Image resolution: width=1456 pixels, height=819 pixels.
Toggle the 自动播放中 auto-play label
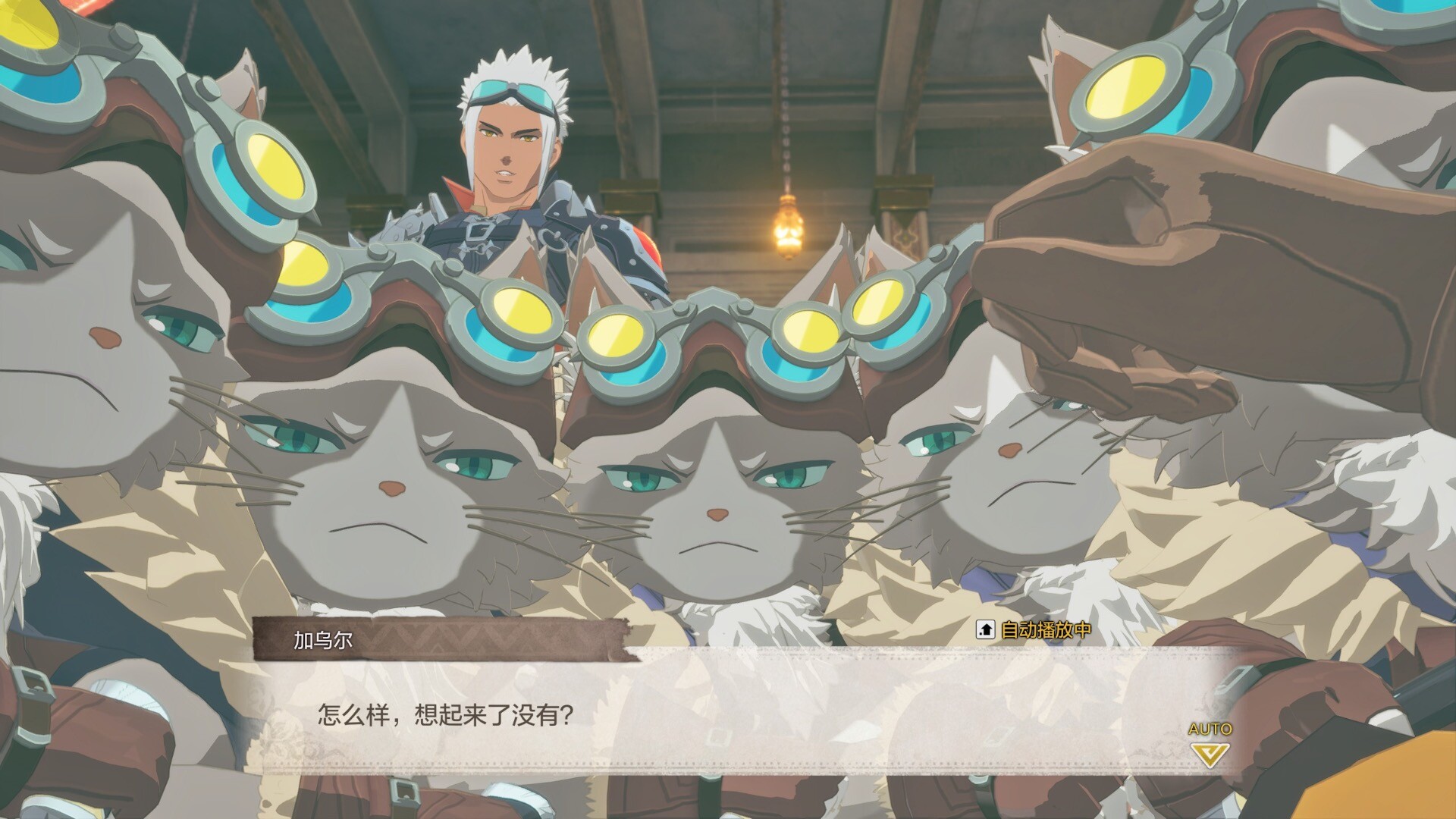tap(1036, 629)
